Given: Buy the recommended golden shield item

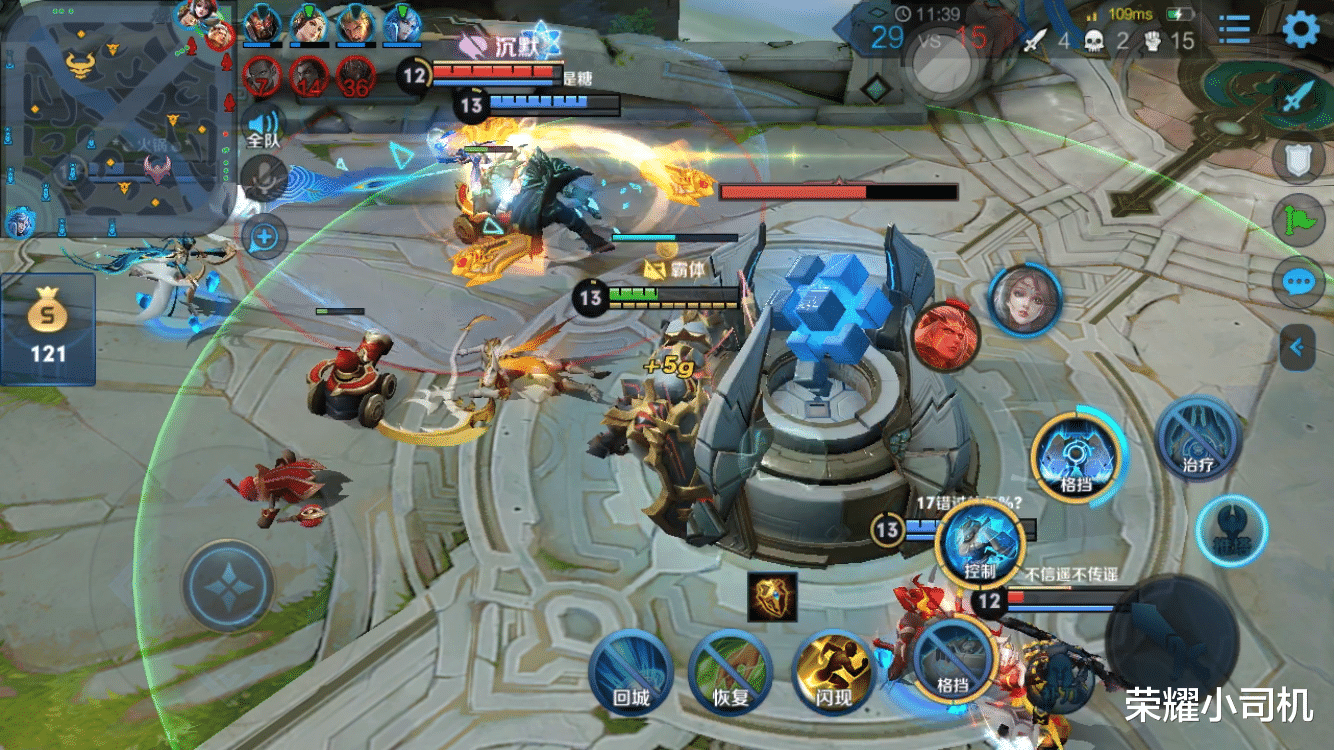Looking at the screenshot, I should pos(772,597).
